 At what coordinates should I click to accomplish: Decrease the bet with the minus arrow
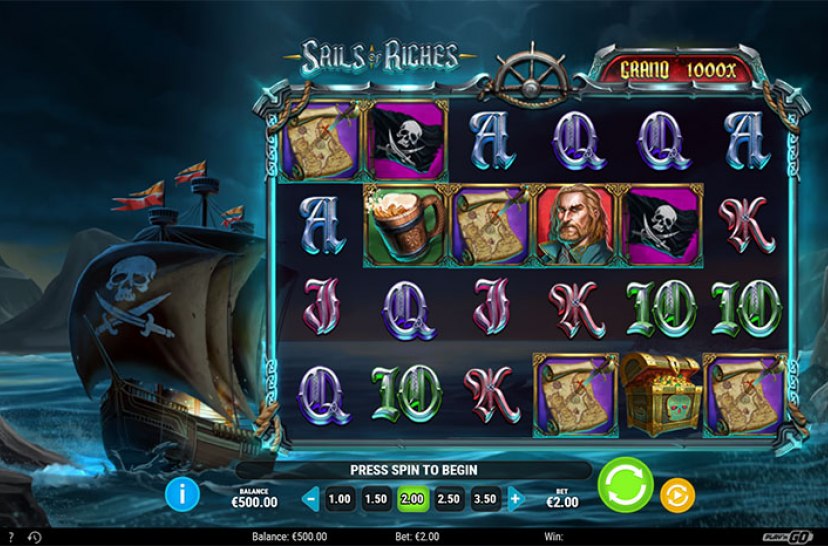click(311, 498)
